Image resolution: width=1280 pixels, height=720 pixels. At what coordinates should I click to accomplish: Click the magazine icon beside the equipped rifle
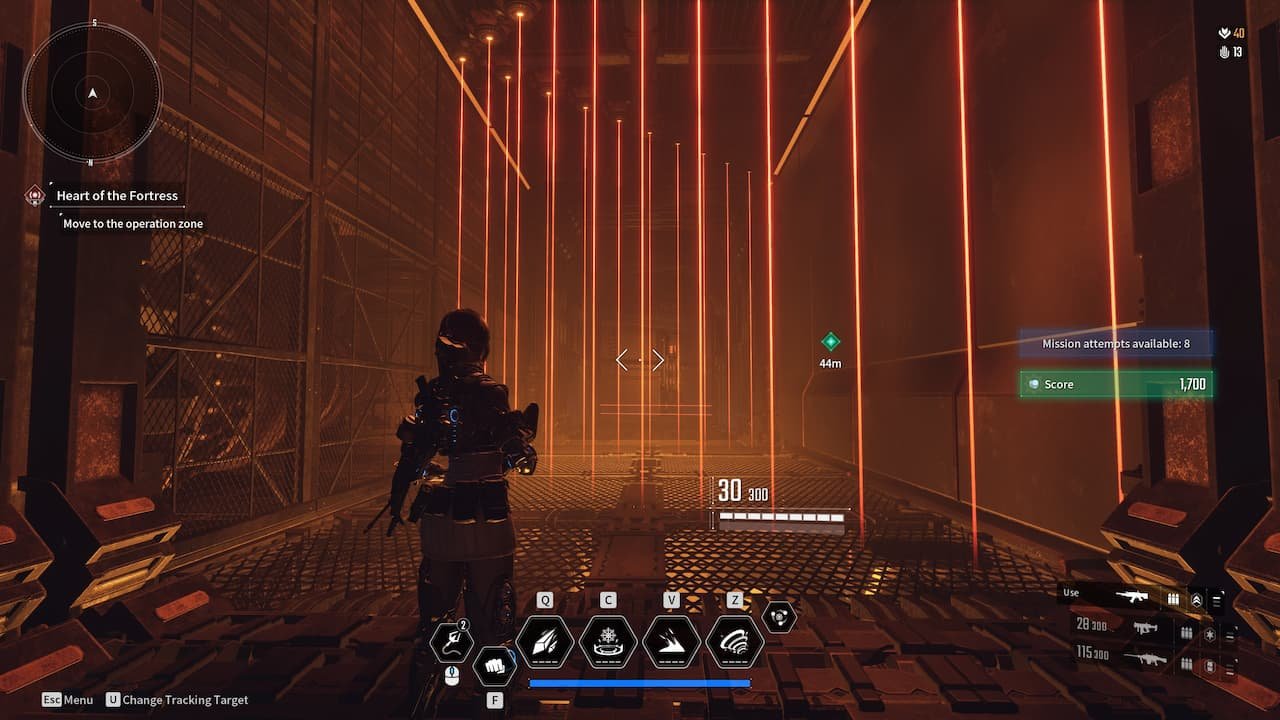tap(1173, 598)
